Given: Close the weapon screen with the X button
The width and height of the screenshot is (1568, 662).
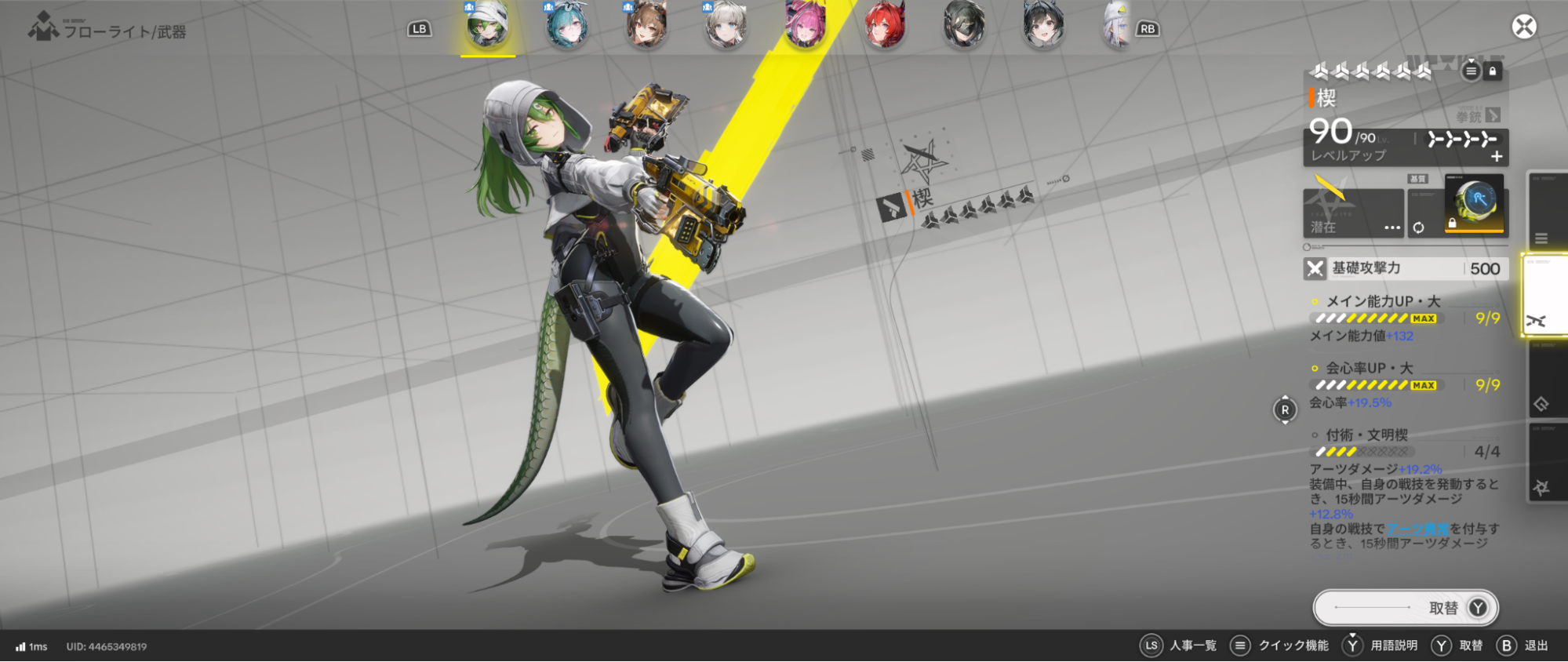Looking at the screenshot, I should 1523,27.
